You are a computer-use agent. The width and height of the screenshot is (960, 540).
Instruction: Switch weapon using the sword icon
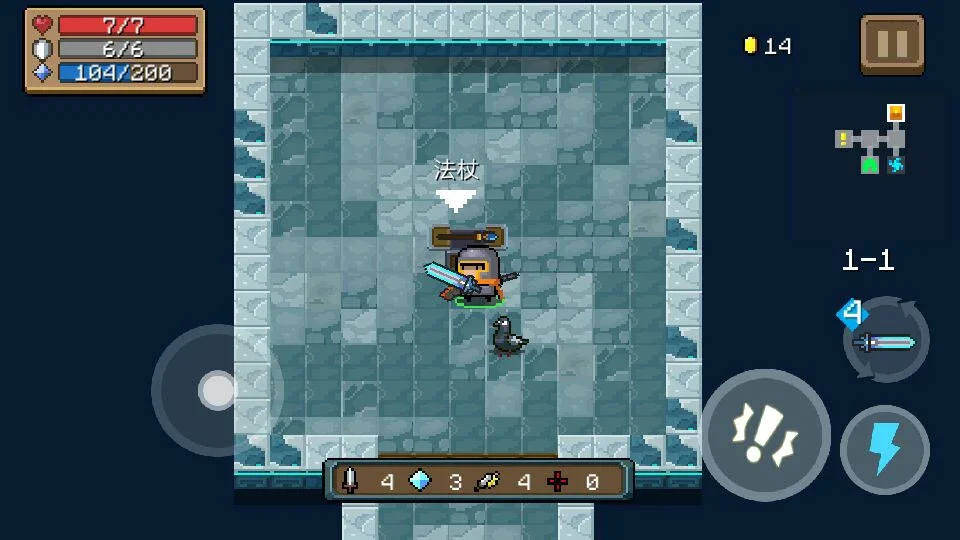coord(885,341)
